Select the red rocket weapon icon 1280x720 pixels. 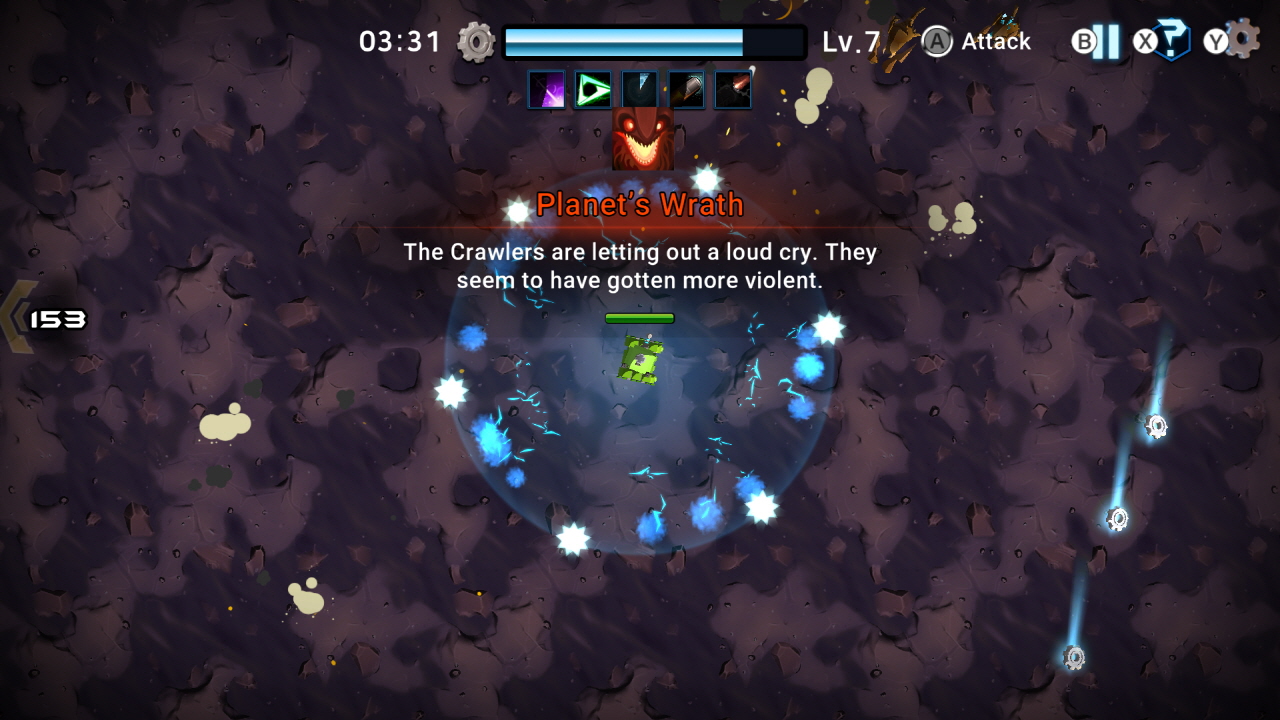733,90
